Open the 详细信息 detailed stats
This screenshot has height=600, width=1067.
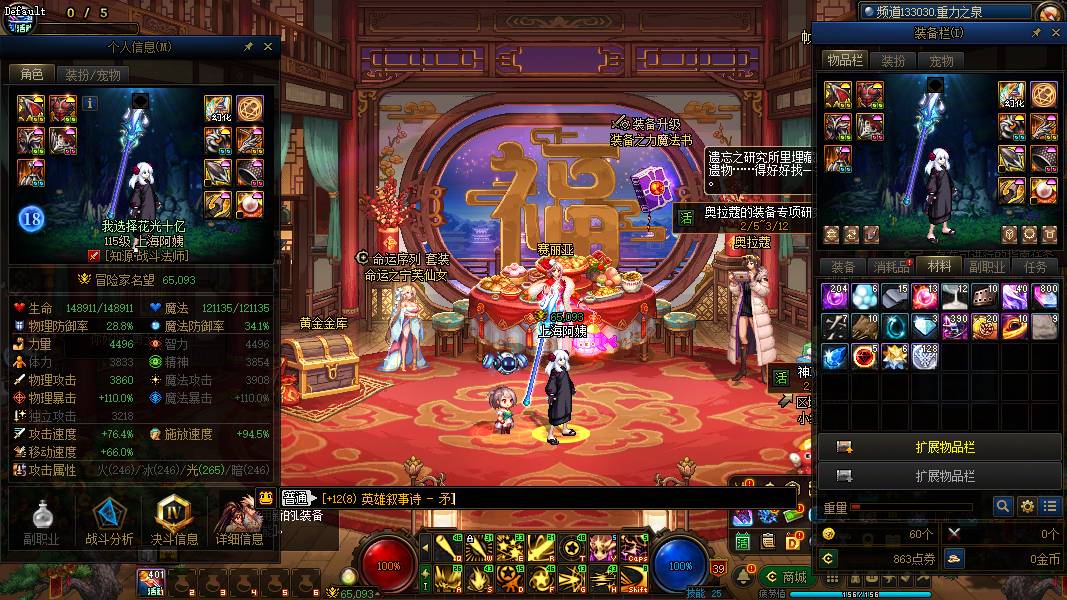[x=240, y=523]
